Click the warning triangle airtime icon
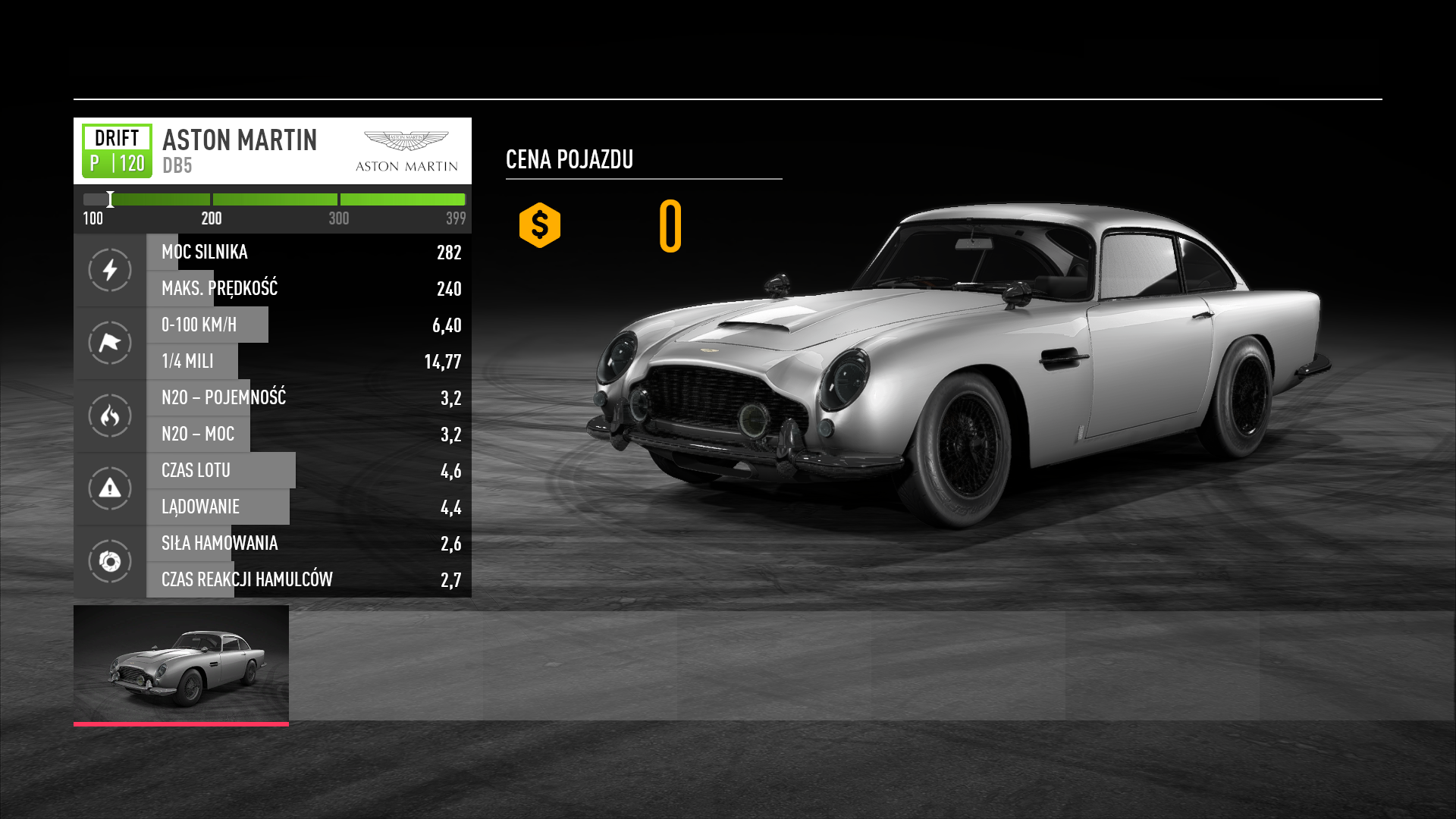The width and height of the screenshot is (1456, 819). click(x=110, y=488)
